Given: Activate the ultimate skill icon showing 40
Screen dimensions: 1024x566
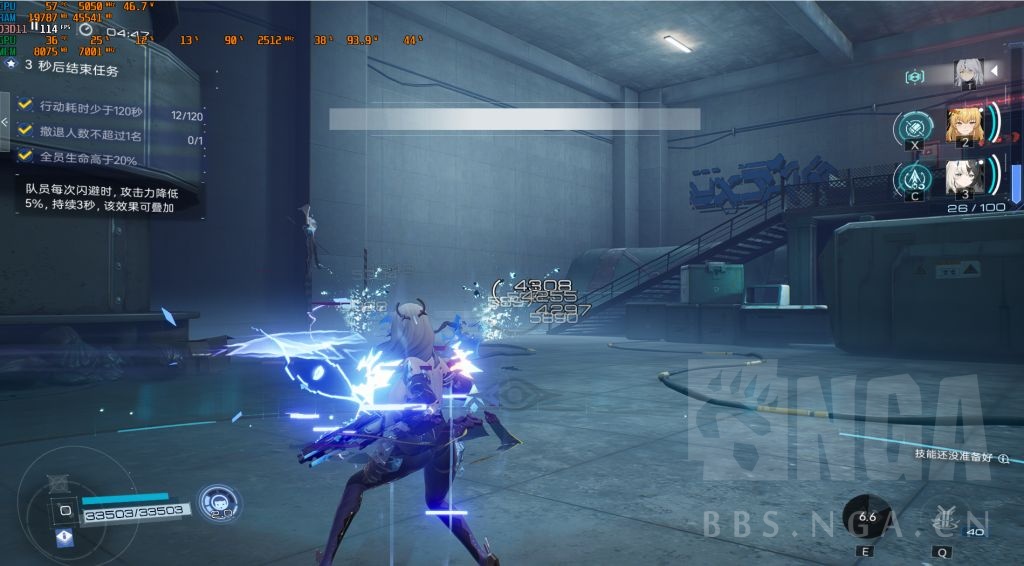Looking at the screenshot, I should [943, 518].
